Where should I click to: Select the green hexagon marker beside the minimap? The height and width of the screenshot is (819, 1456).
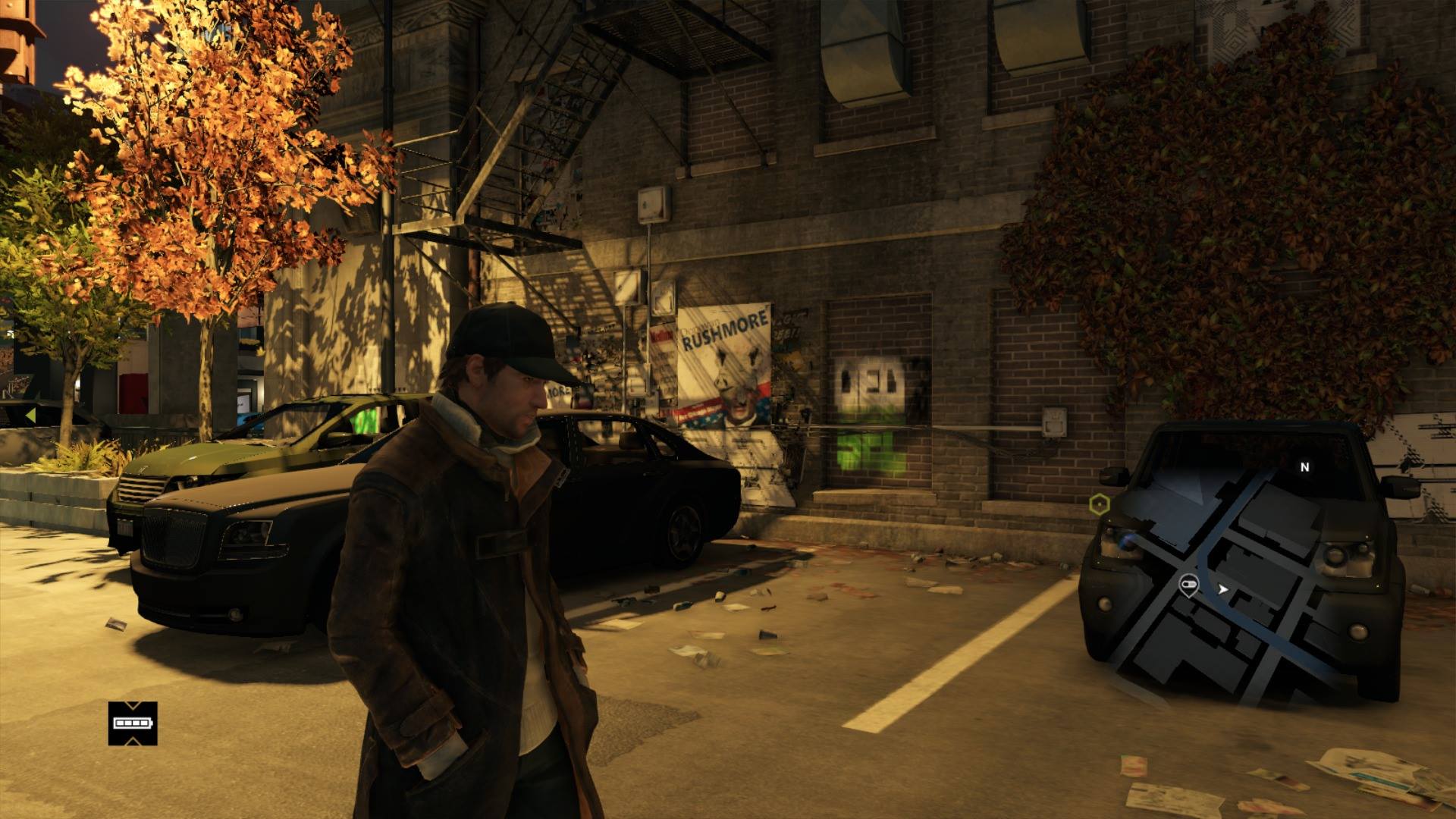point(1099,504)
